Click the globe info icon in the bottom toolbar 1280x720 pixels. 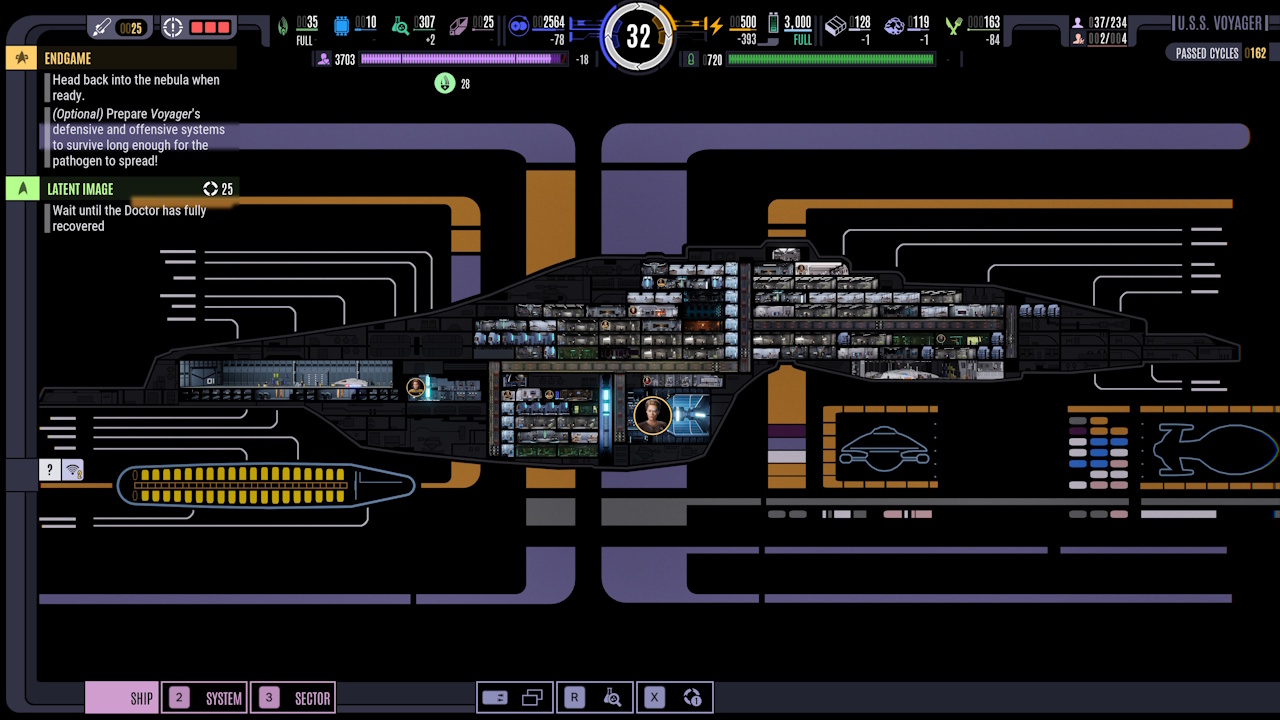pyautogui.click(x=693, y=697)
